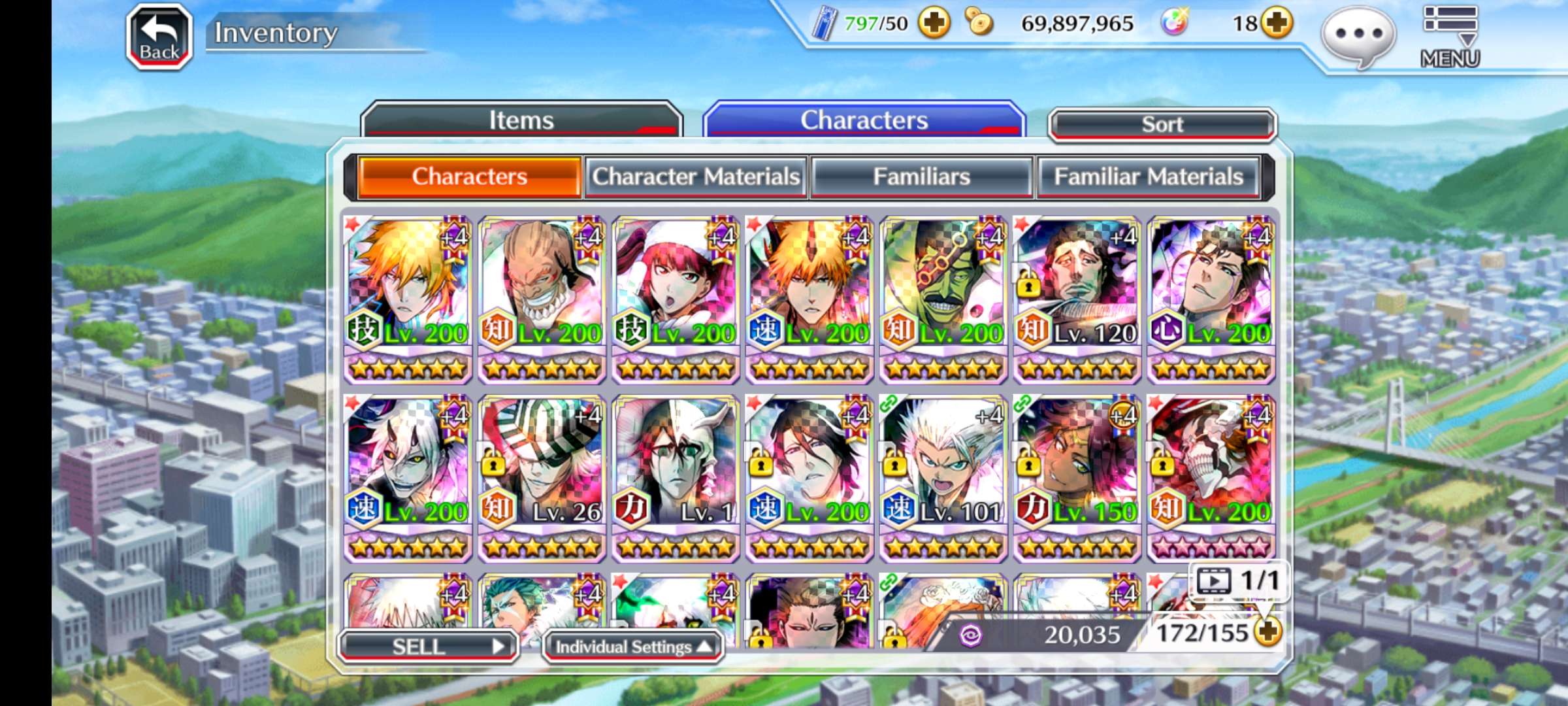Add more tickets with the plus button
Viewport: 1568px width, 706px height.
[x=934, y=24]
